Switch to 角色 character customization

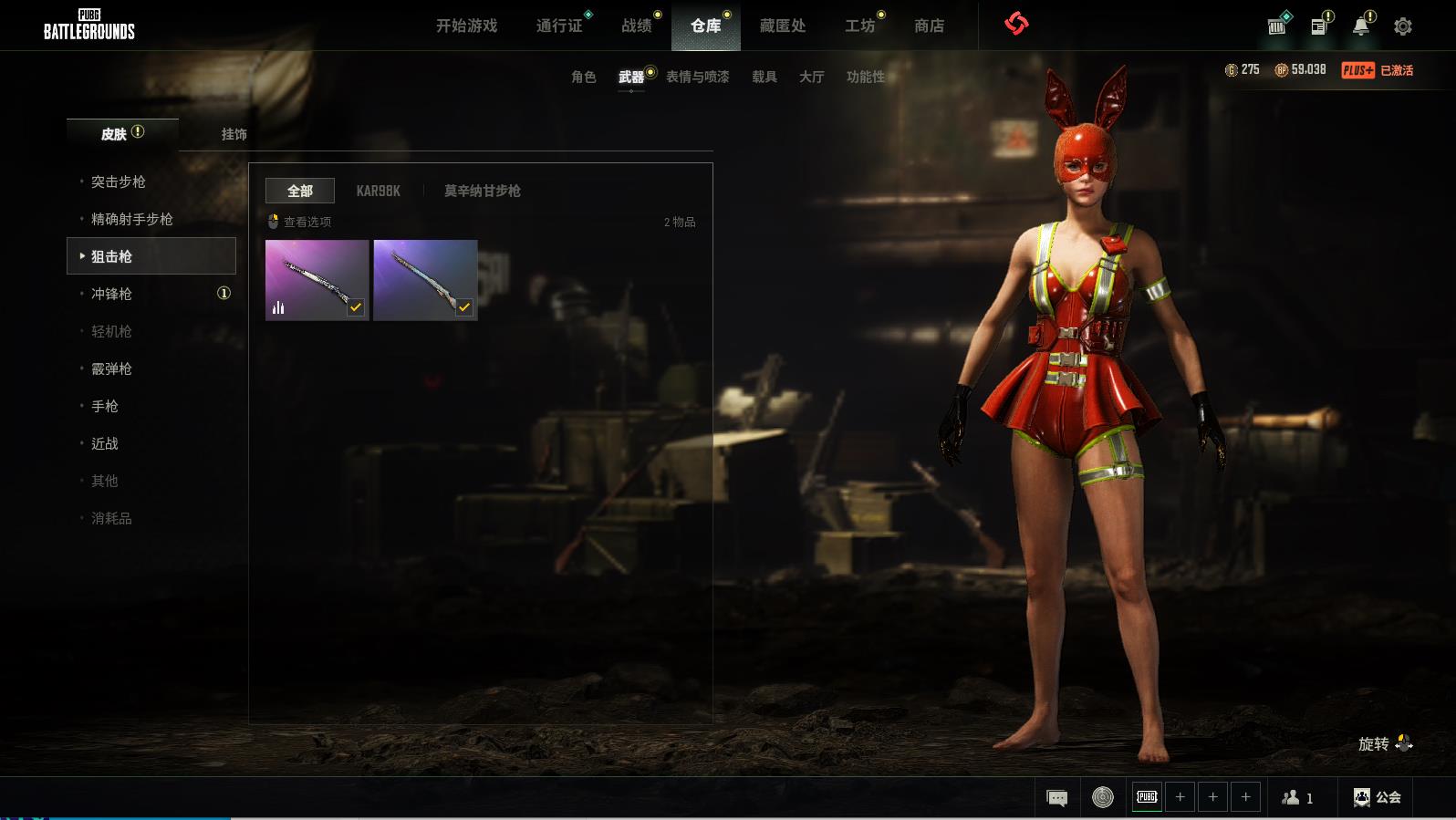click(584, 77)
